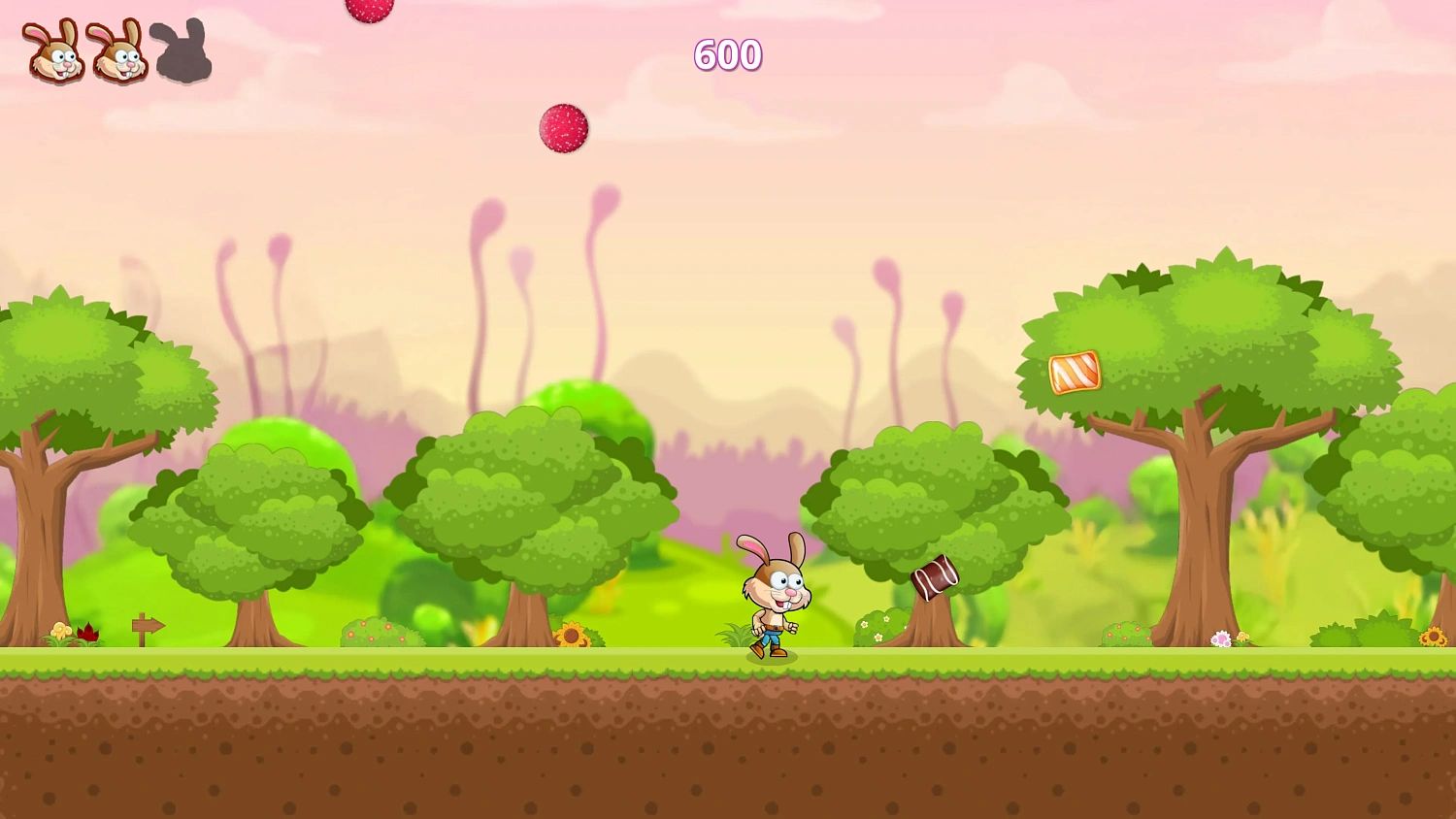Screen dimensions: 1456x819
Task: Click the red berry at the top edge
Action: click(369, 8)
